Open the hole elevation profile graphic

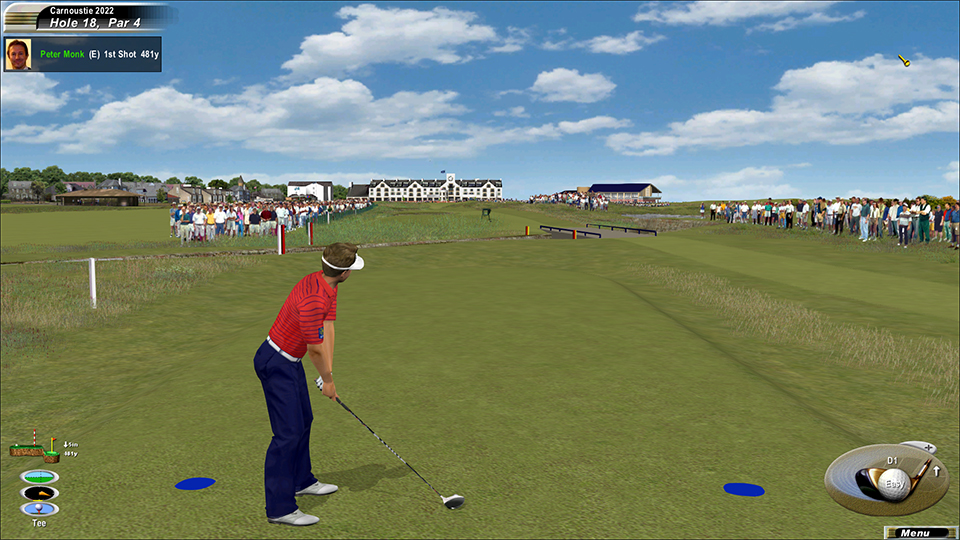[x=34, y=447]
